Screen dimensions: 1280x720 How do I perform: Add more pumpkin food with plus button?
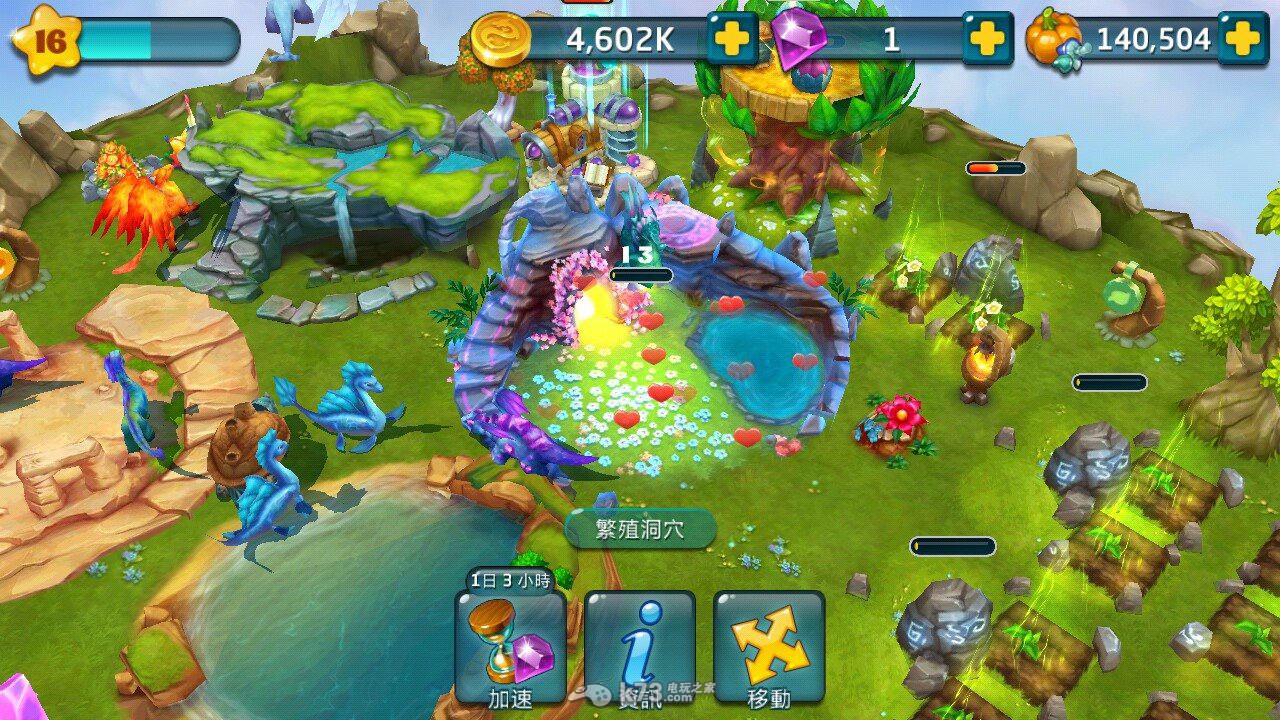pos(1242,39)
